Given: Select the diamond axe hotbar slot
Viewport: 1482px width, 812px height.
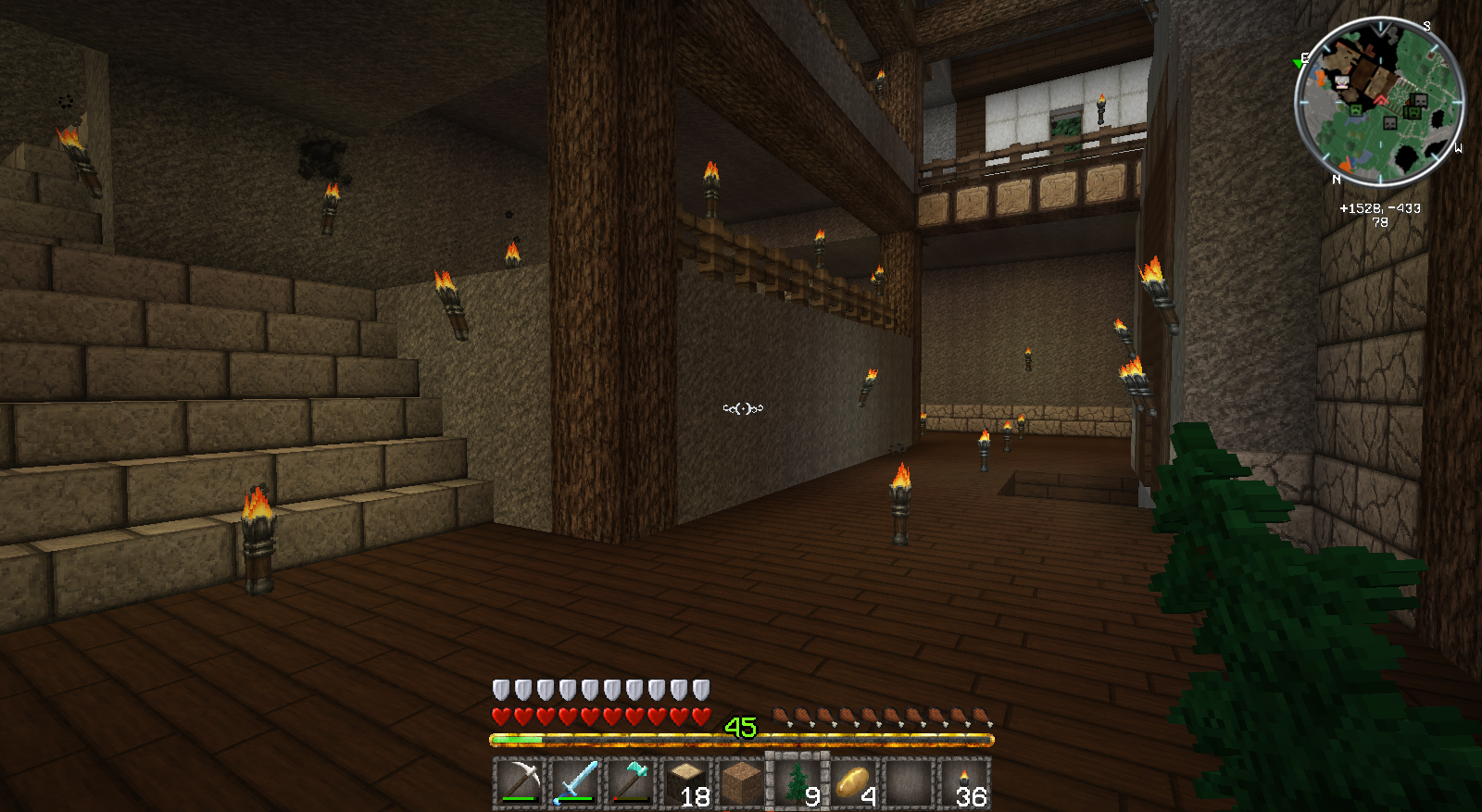Looking at the screenshot, I should (x=631, y=782).
